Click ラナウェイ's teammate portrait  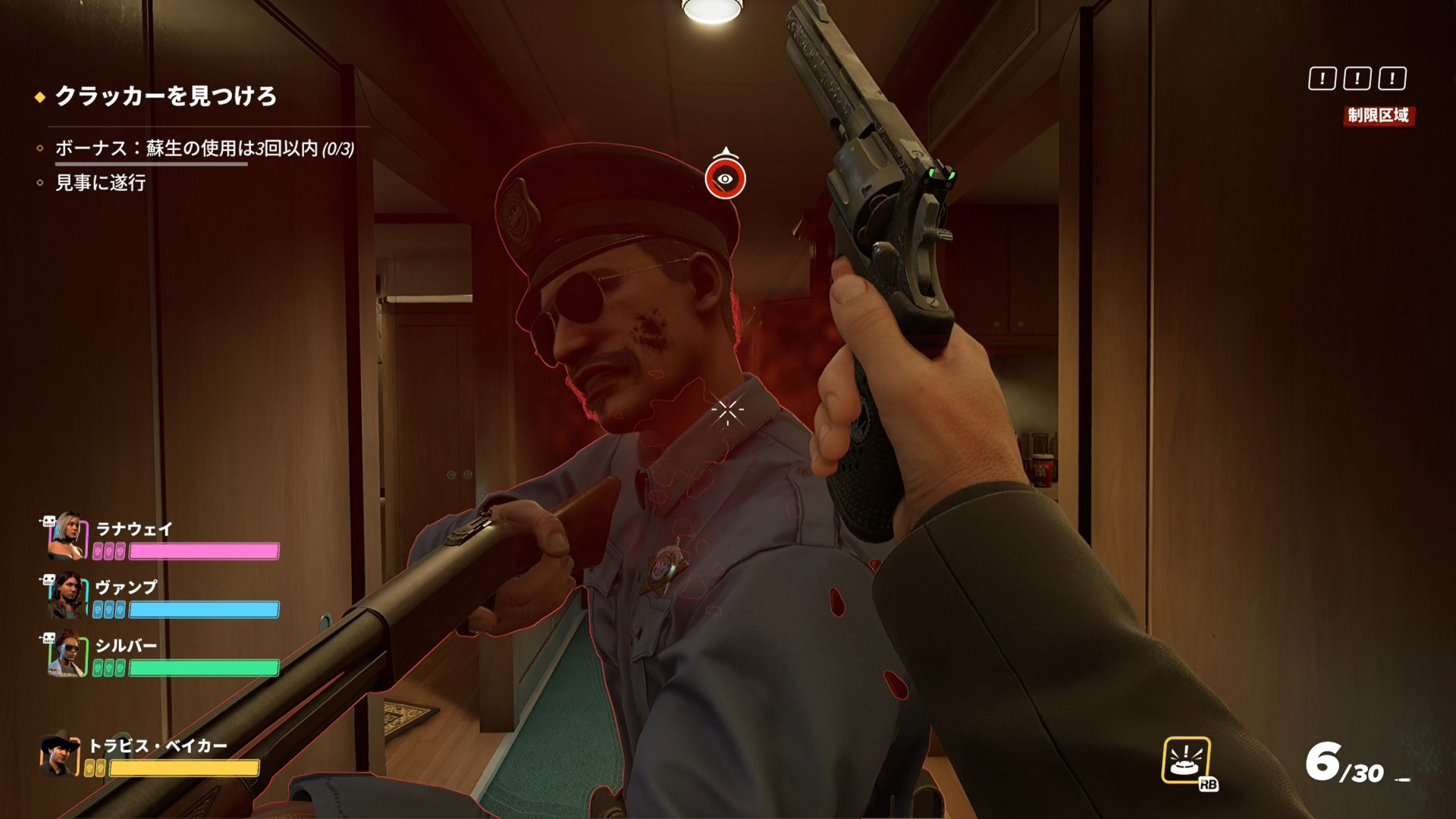67,536
